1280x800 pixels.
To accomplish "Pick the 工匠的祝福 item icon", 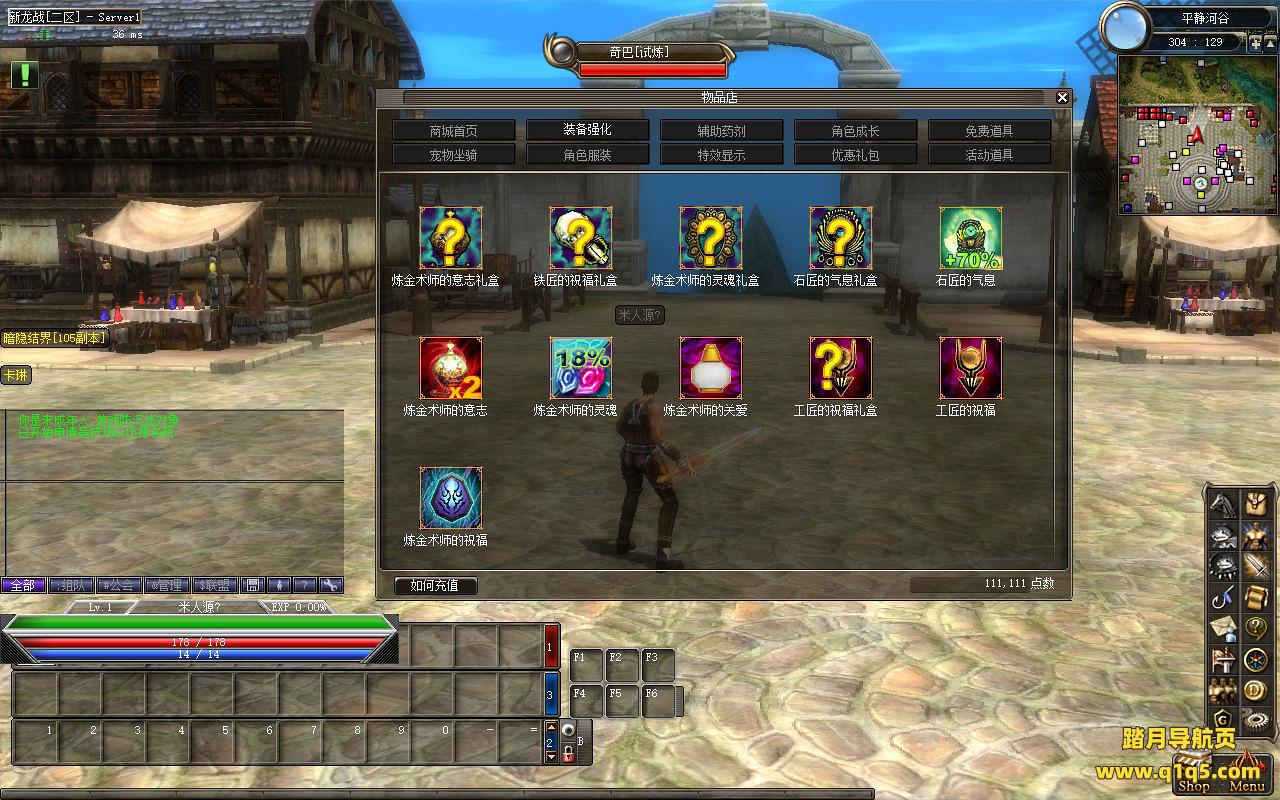I will tap(970, 368).
